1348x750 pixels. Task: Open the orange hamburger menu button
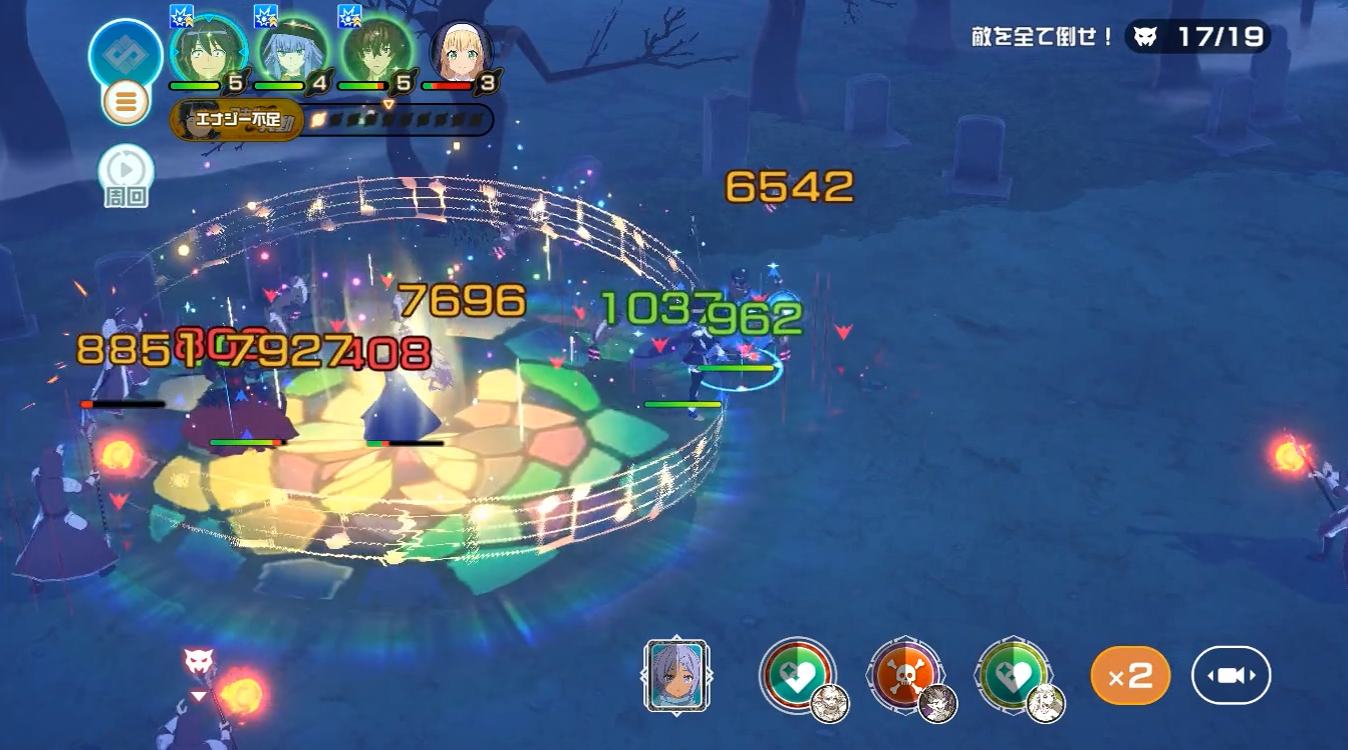(126, 102)
